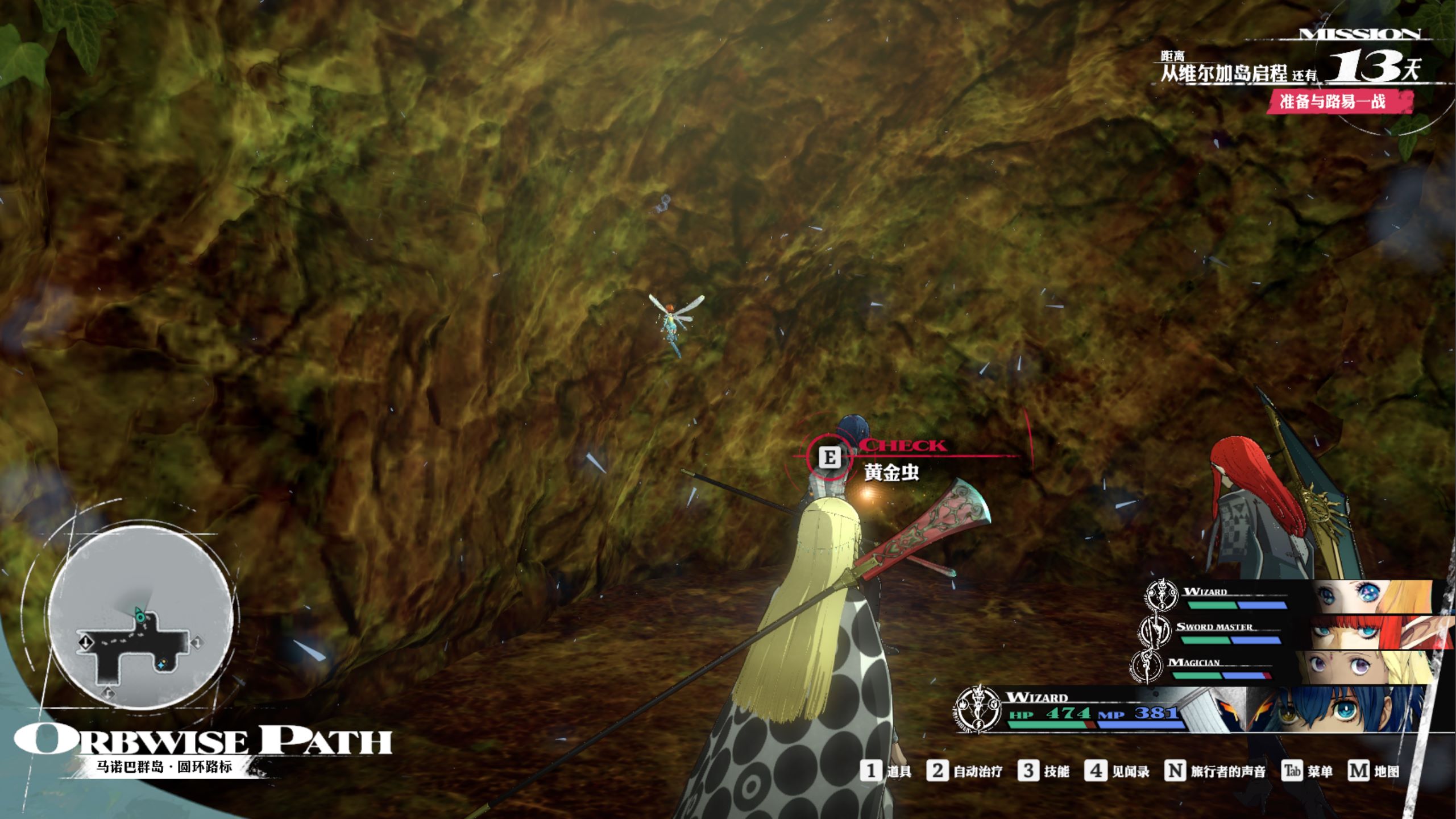1456x819 pixels.
Task: Open the 菜单 main menu
Action: pos(1307,771)
